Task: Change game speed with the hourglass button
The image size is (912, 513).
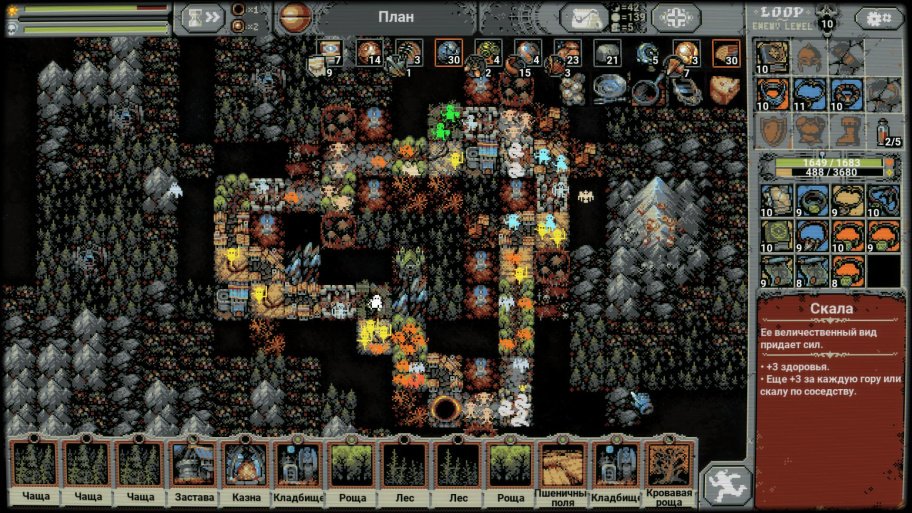Action: click(x=199, y=18)
